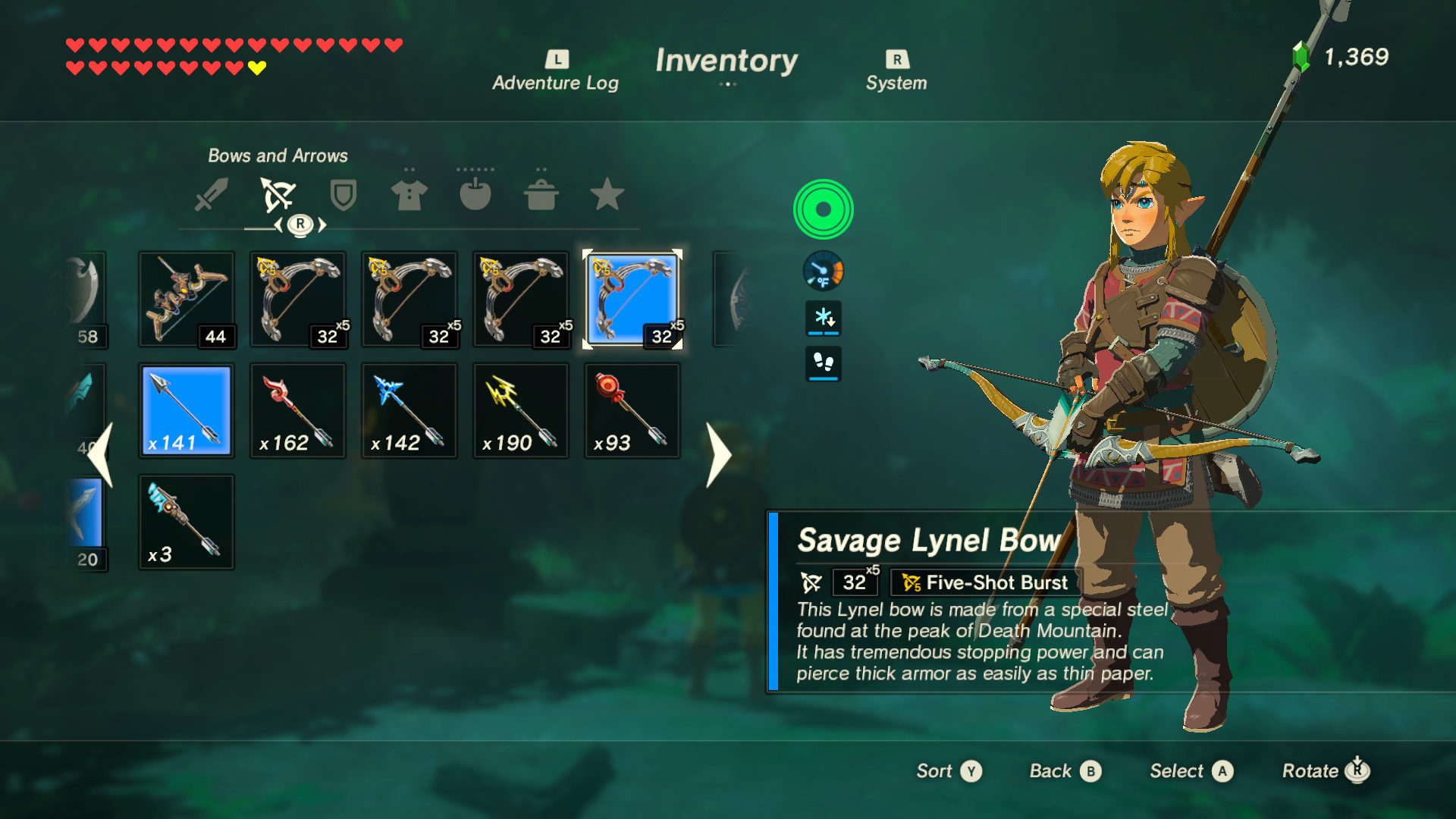Switch to the Adventure Log tab

[x=556, y=68]
